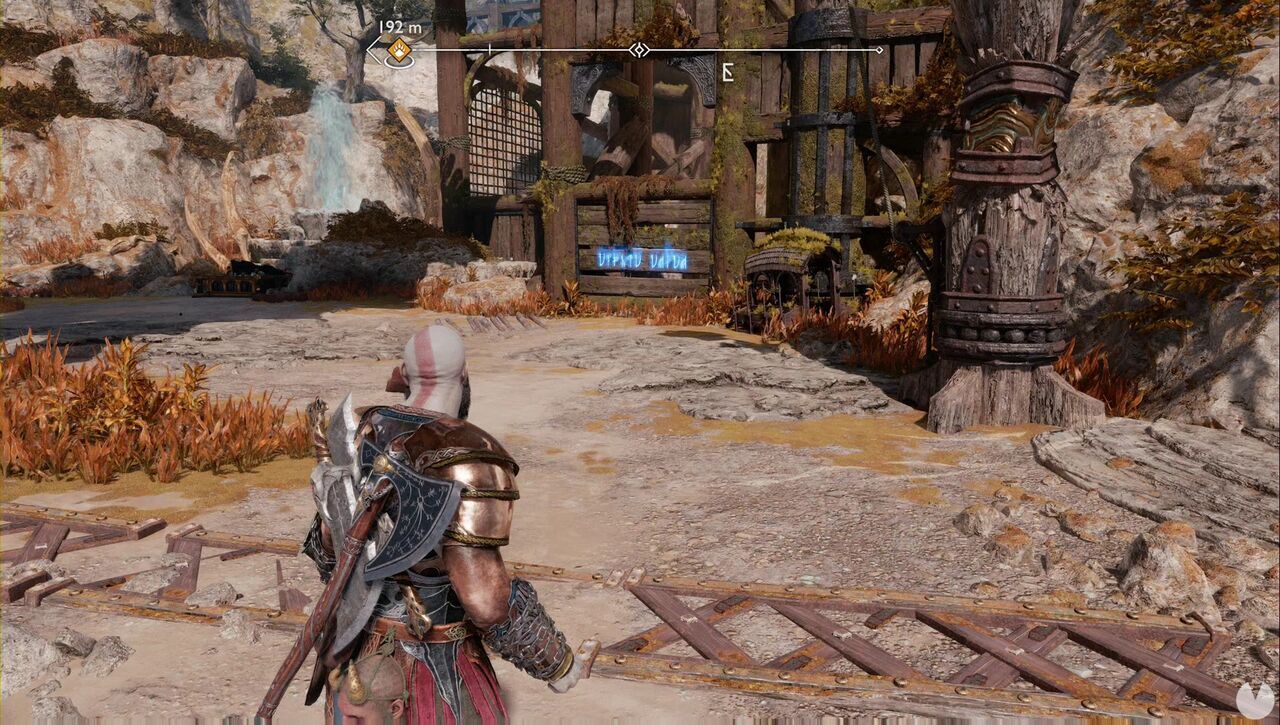Select the diamond compass center marker
Screen dimensions: 1280x725
pos(637,50)
